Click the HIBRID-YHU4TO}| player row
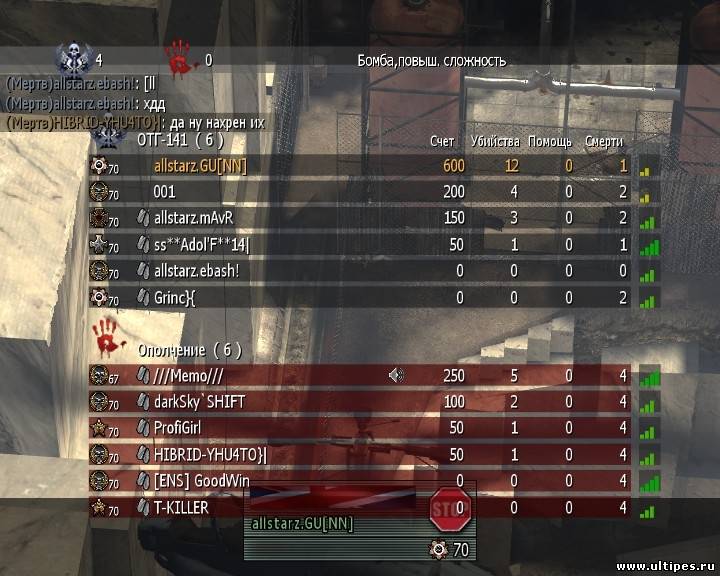Viewport: 720px width, 576px height. pos(210,455)
